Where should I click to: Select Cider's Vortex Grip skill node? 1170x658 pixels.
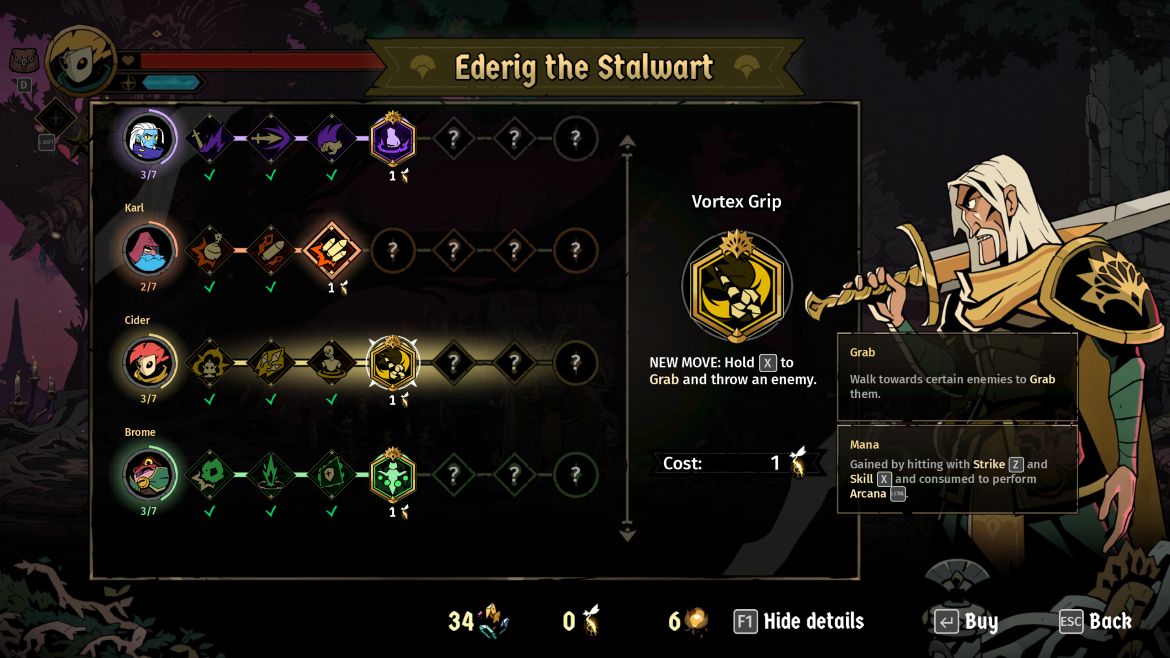(393, 363)
